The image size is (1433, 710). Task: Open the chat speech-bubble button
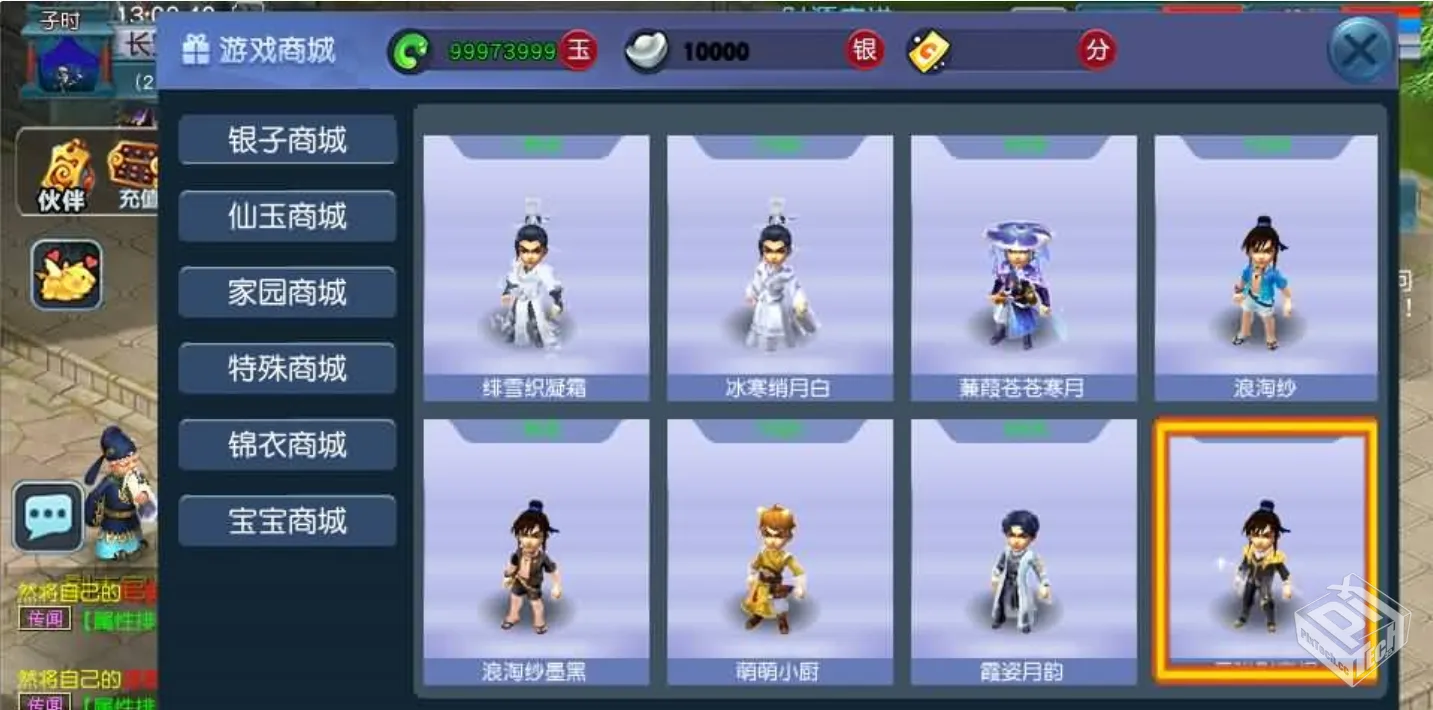click(47, 516)
